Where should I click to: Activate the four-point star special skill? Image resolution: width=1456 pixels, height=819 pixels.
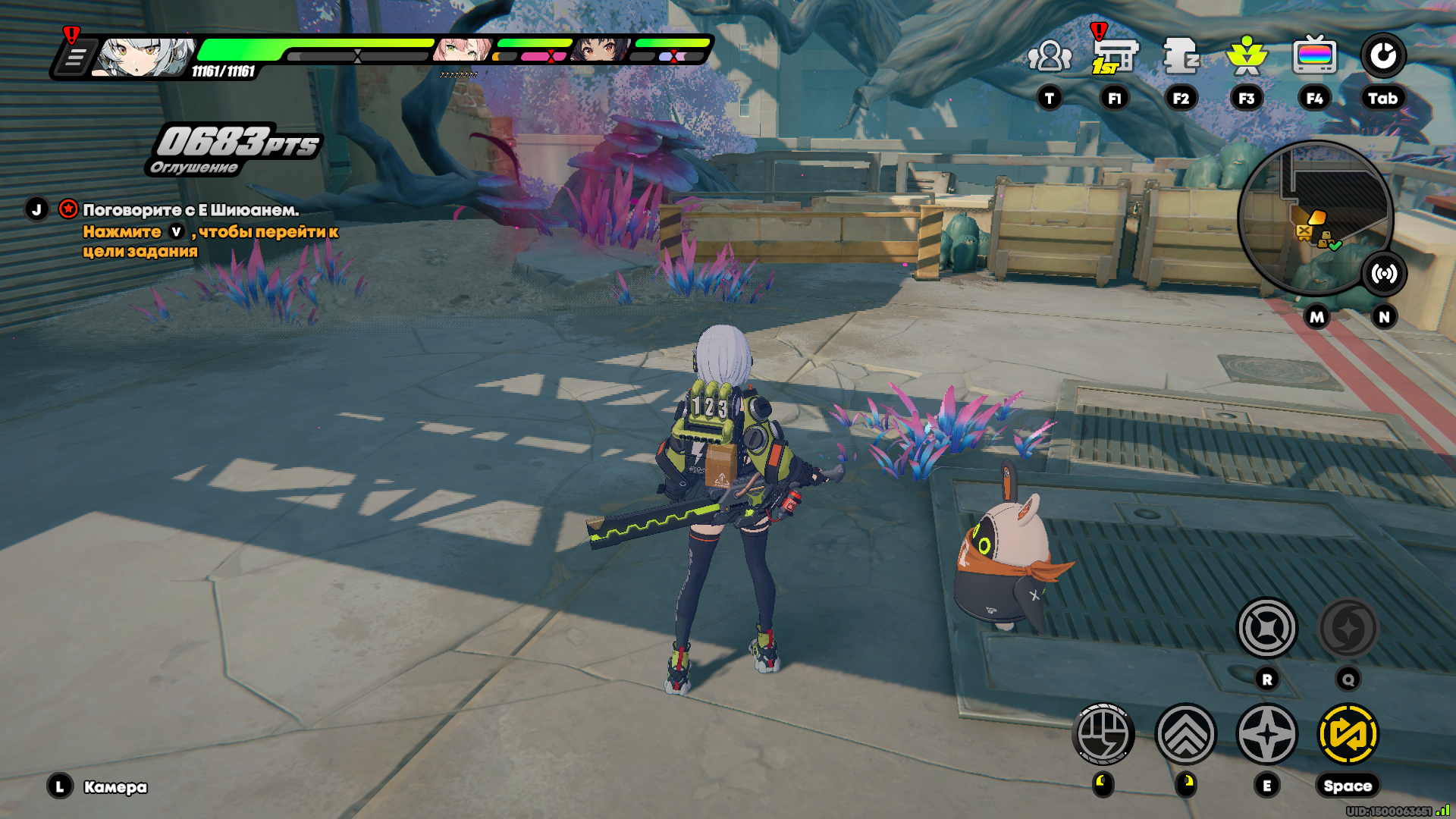[1267, 734]
